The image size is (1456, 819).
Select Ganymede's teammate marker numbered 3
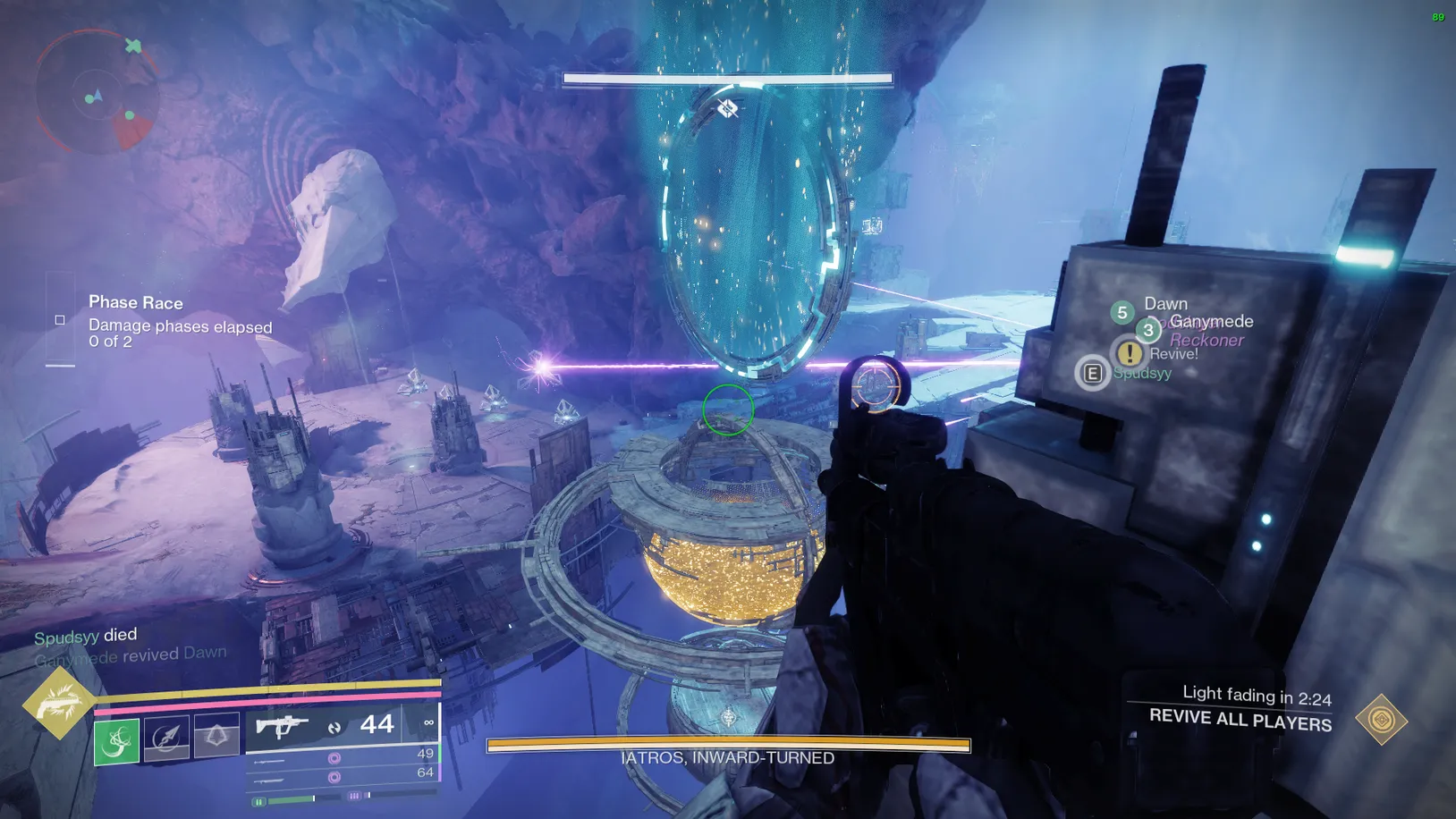[1148, 331]
